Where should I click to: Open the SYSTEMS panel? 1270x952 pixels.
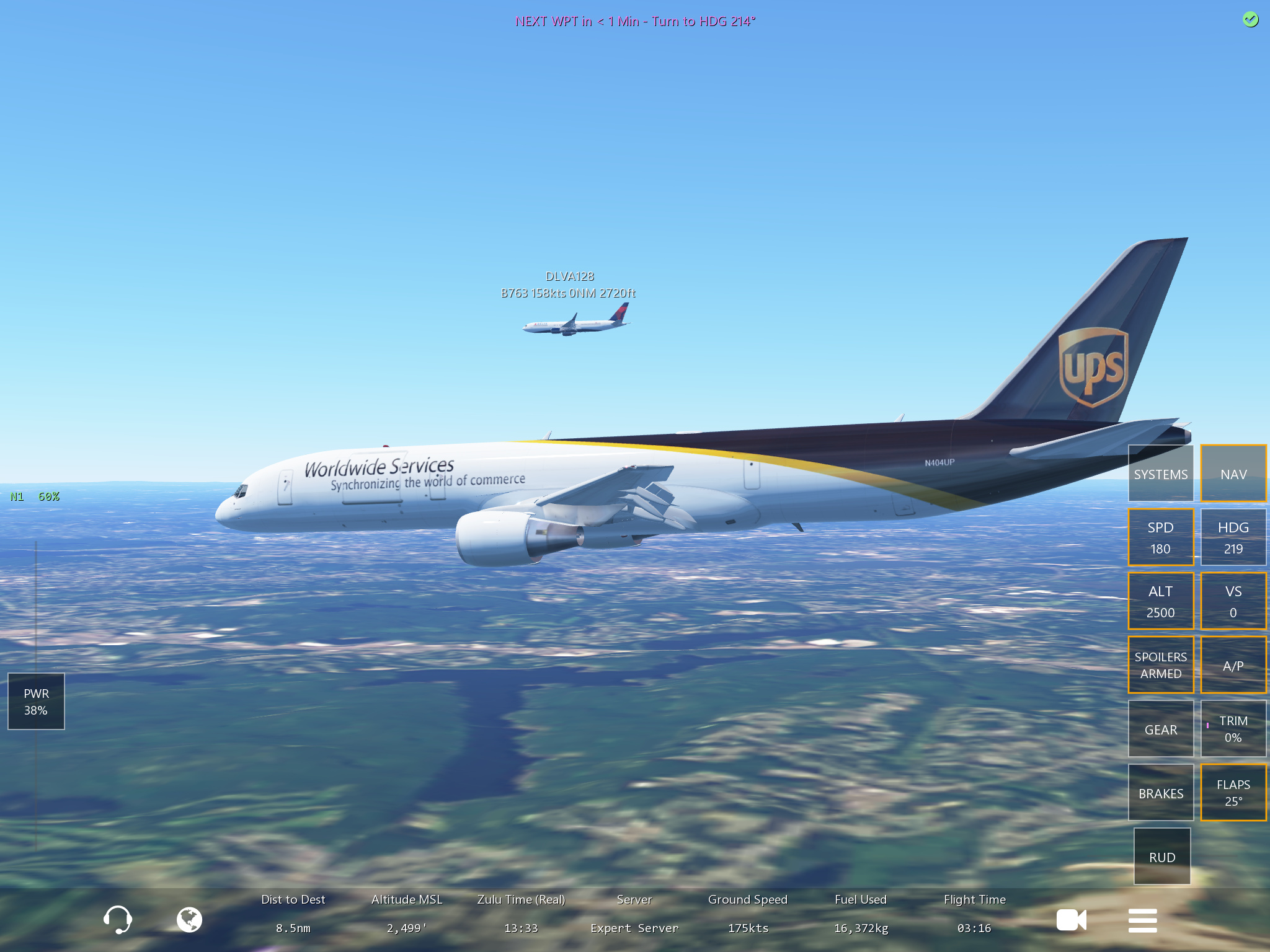[1160, 474]
